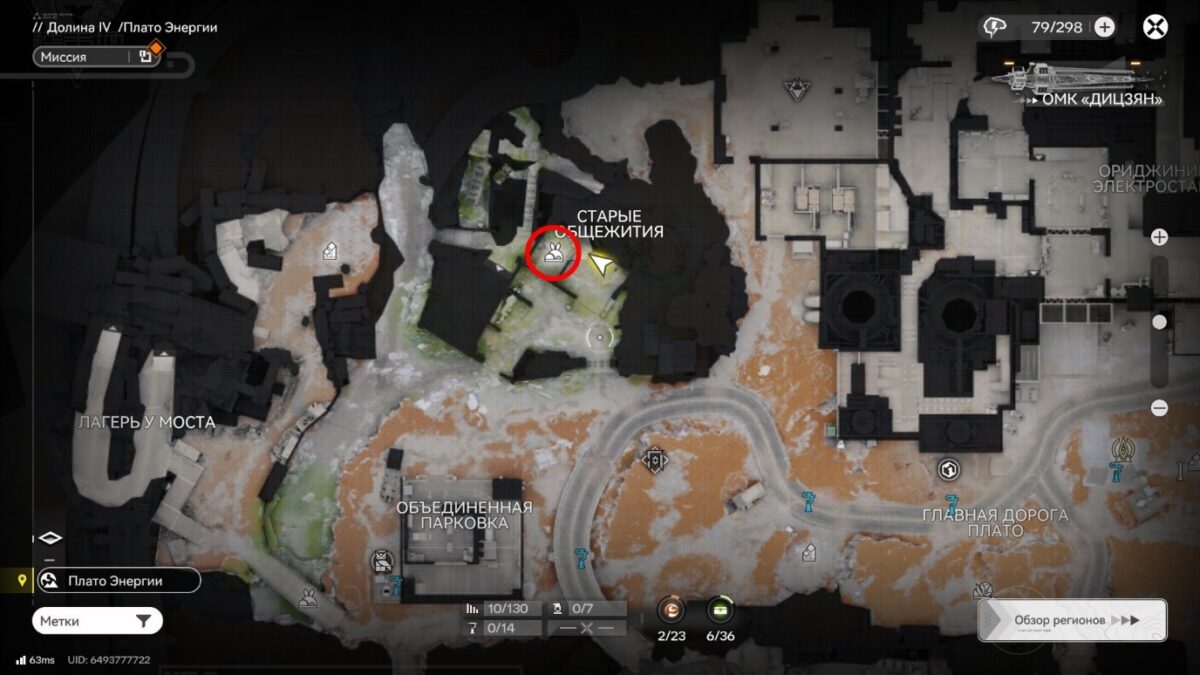The height and width of the screenshot is (675, 1200).
Task: Select the owl marker left of the parking lot
Action: 382,561
